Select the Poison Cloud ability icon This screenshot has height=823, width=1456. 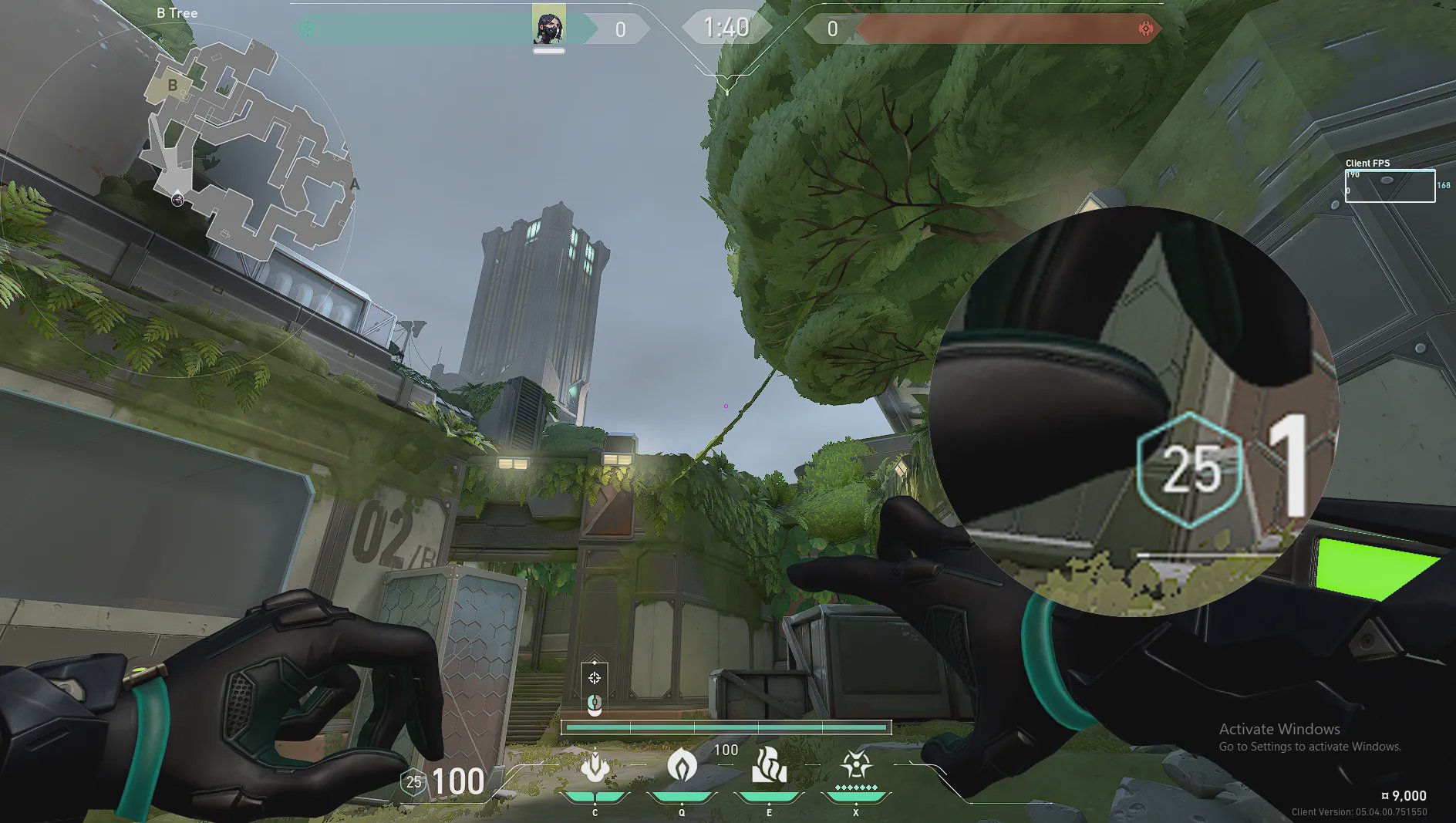(682, 766)
